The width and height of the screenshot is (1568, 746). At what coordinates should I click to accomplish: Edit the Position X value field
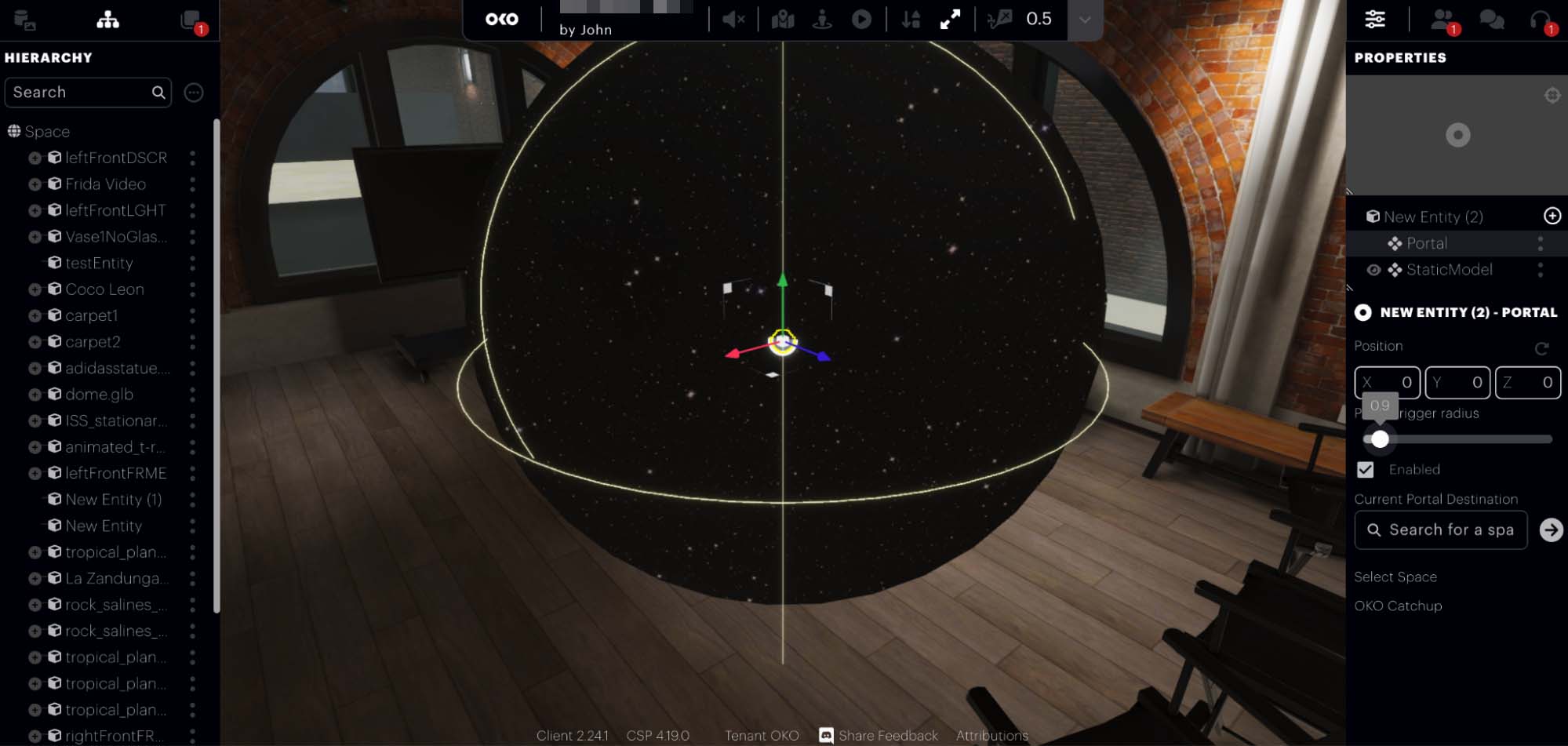1387,383
